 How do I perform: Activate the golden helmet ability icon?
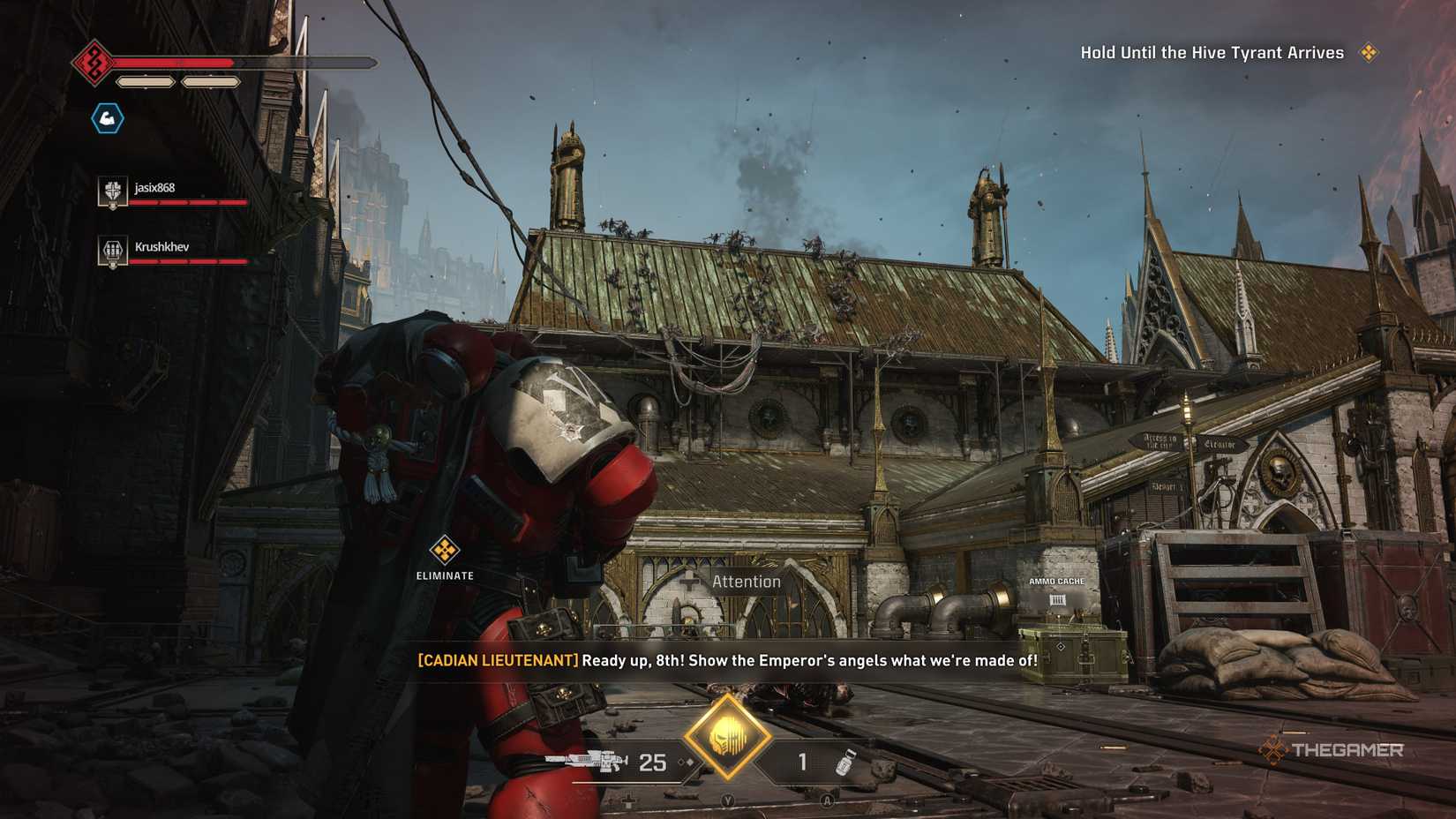click(x=727, y=736)
